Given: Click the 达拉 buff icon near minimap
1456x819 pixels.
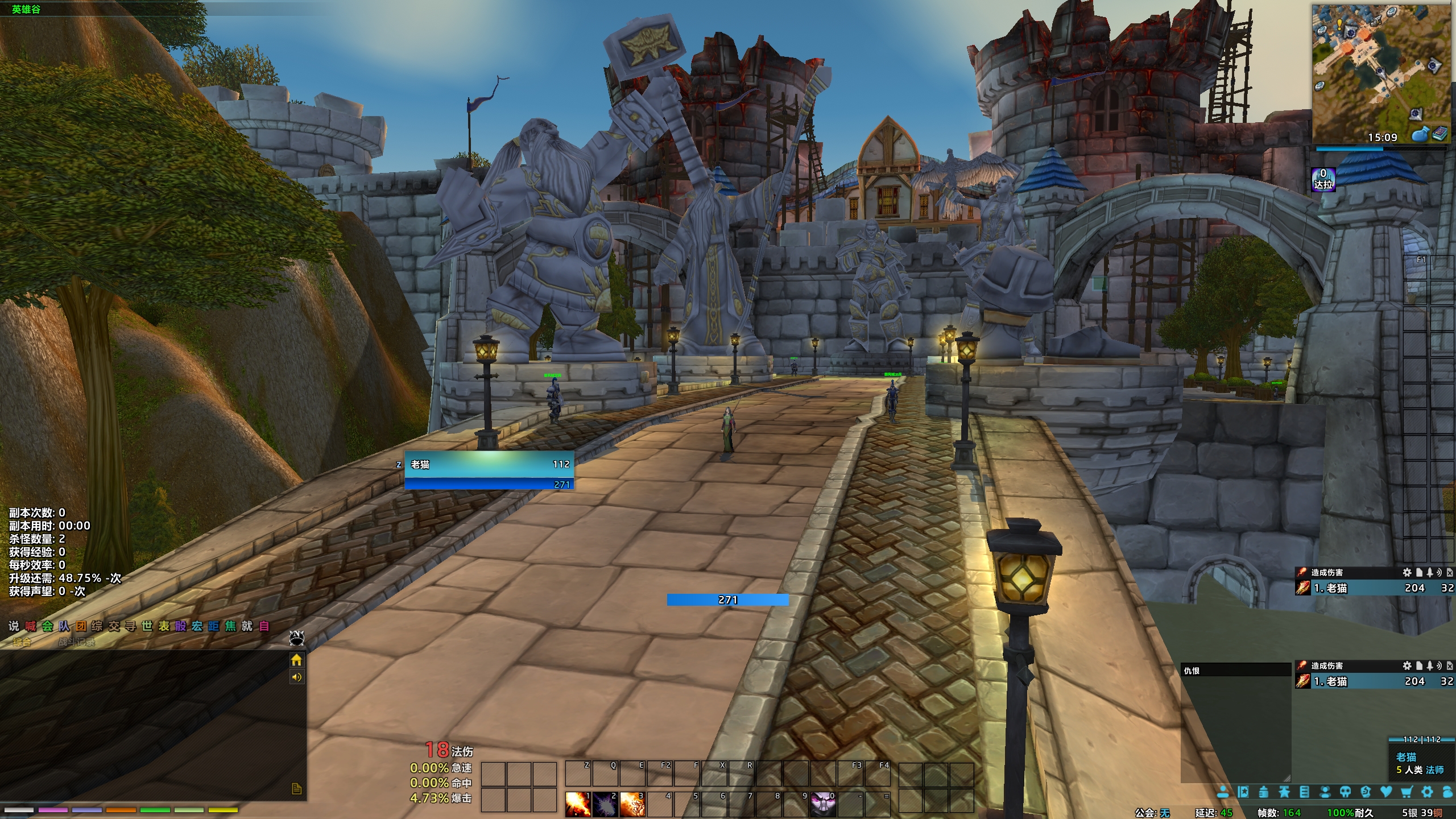Looking at the screenshot, I should point(1323,180).
